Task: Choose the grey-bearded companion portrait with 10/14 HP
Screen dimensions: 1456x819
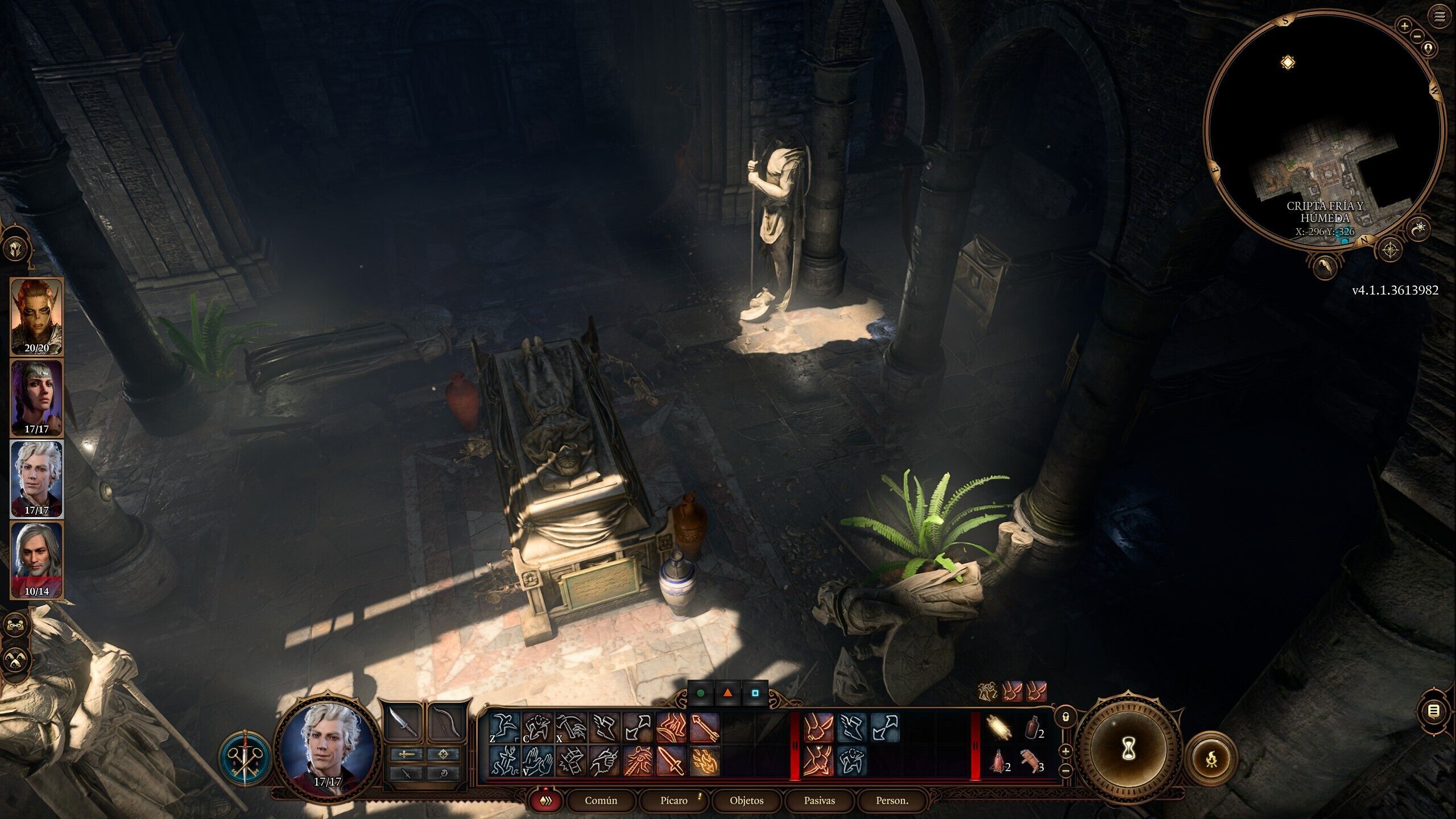Action: (x=36, y=560)
